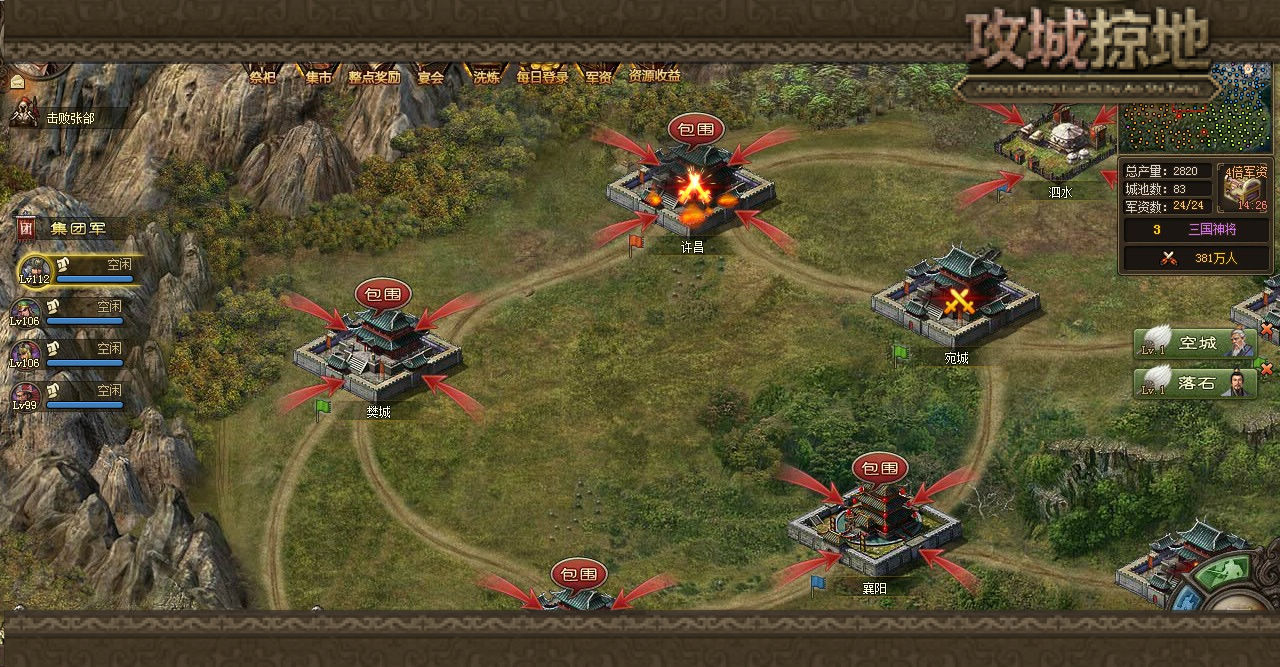The width and height of the screenshot is (1280, 667).
Task: Activate the 落石 stratagem
Action: (1195, 383)
